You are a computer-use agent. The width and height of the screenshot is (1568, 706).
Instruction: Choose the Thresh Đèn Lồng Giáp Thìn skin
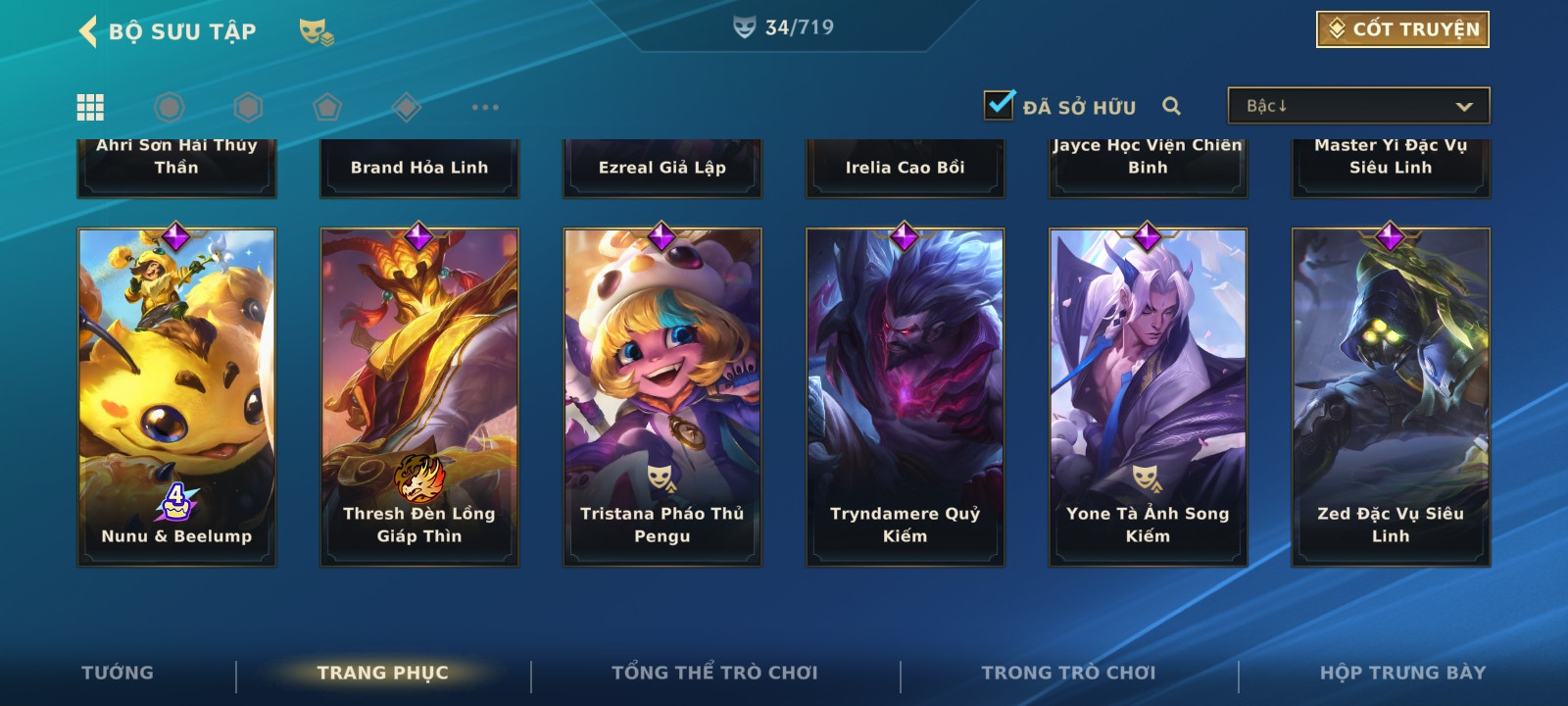(419, 397)
